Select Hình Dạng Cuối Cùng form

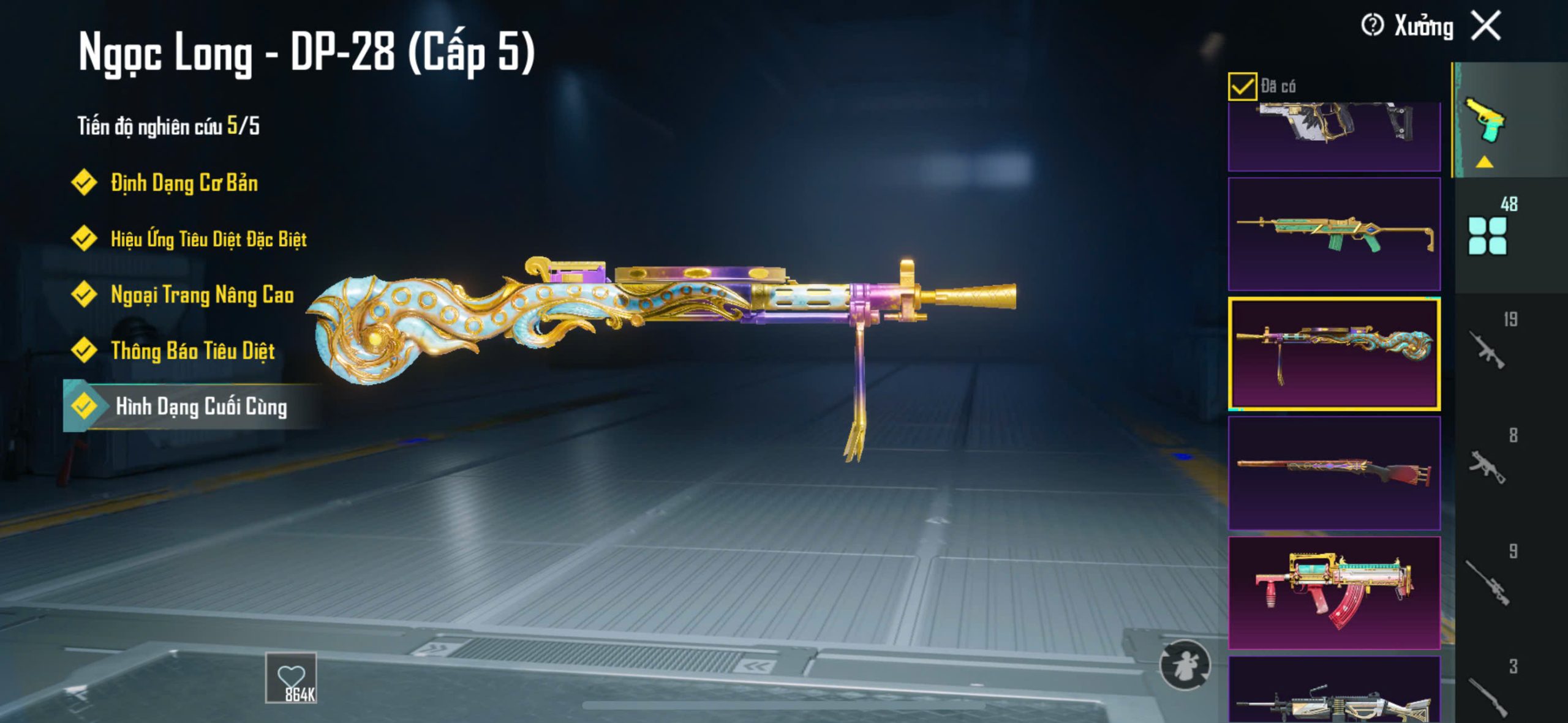(201, 406)
